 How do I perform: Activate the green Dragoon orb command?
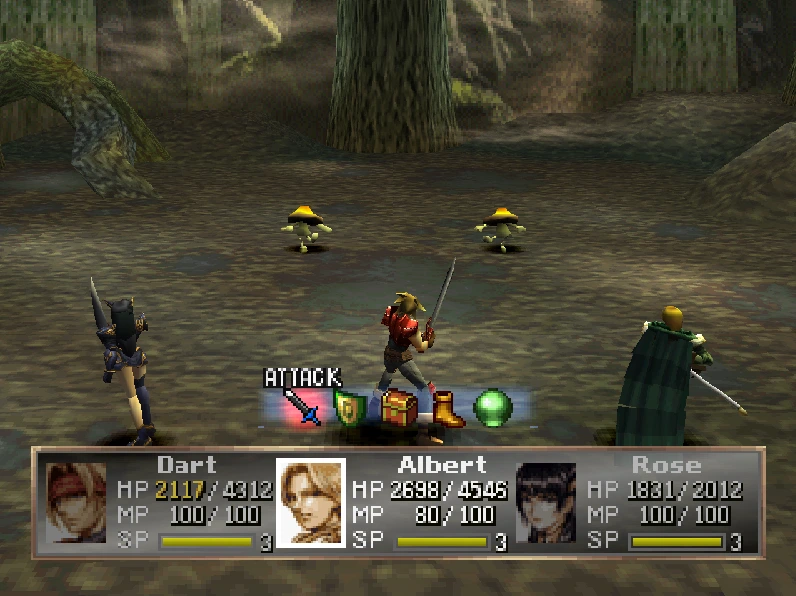click(493, 409)
